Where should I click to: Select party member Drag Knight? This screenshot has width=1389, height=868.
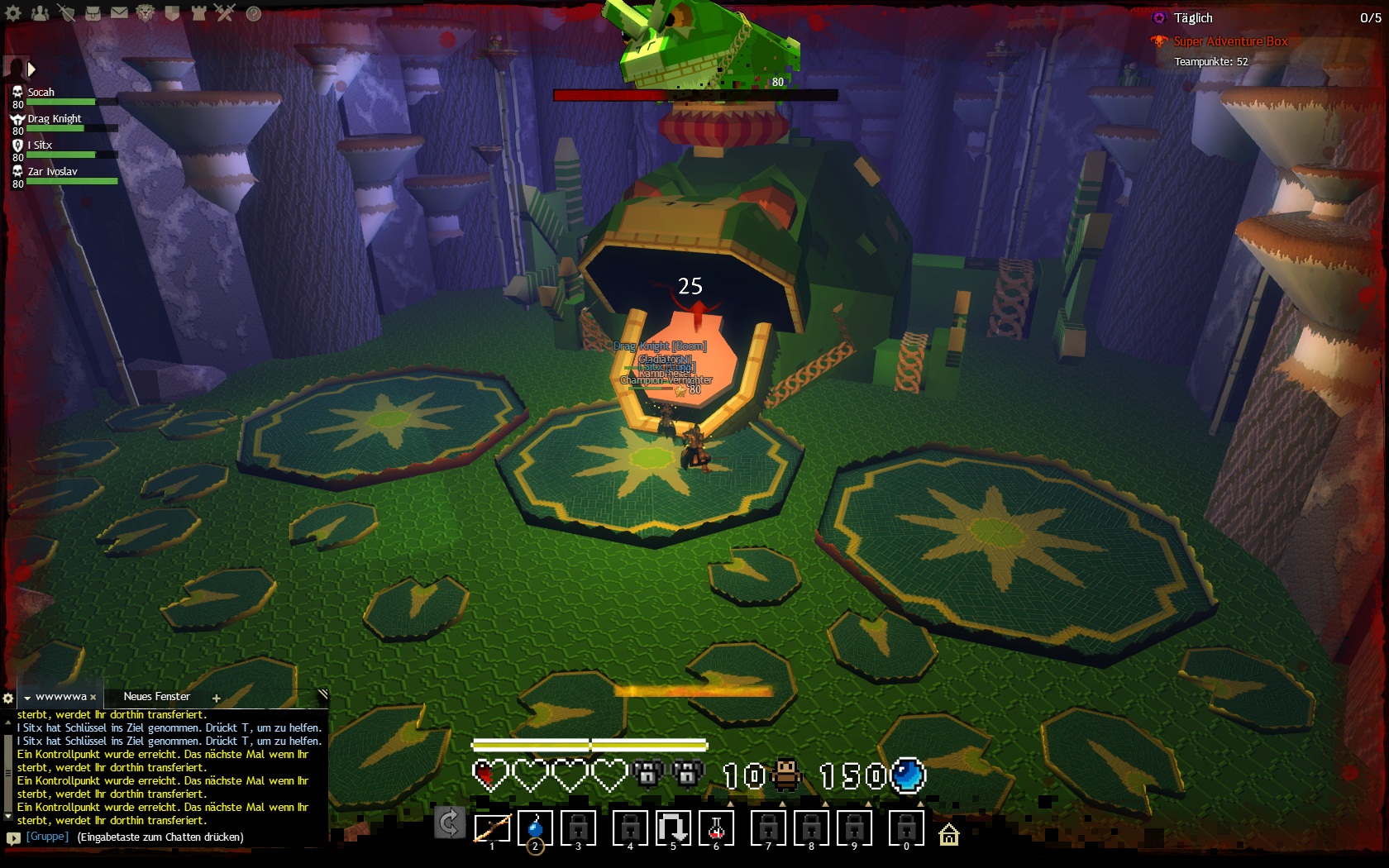[55, 119]
